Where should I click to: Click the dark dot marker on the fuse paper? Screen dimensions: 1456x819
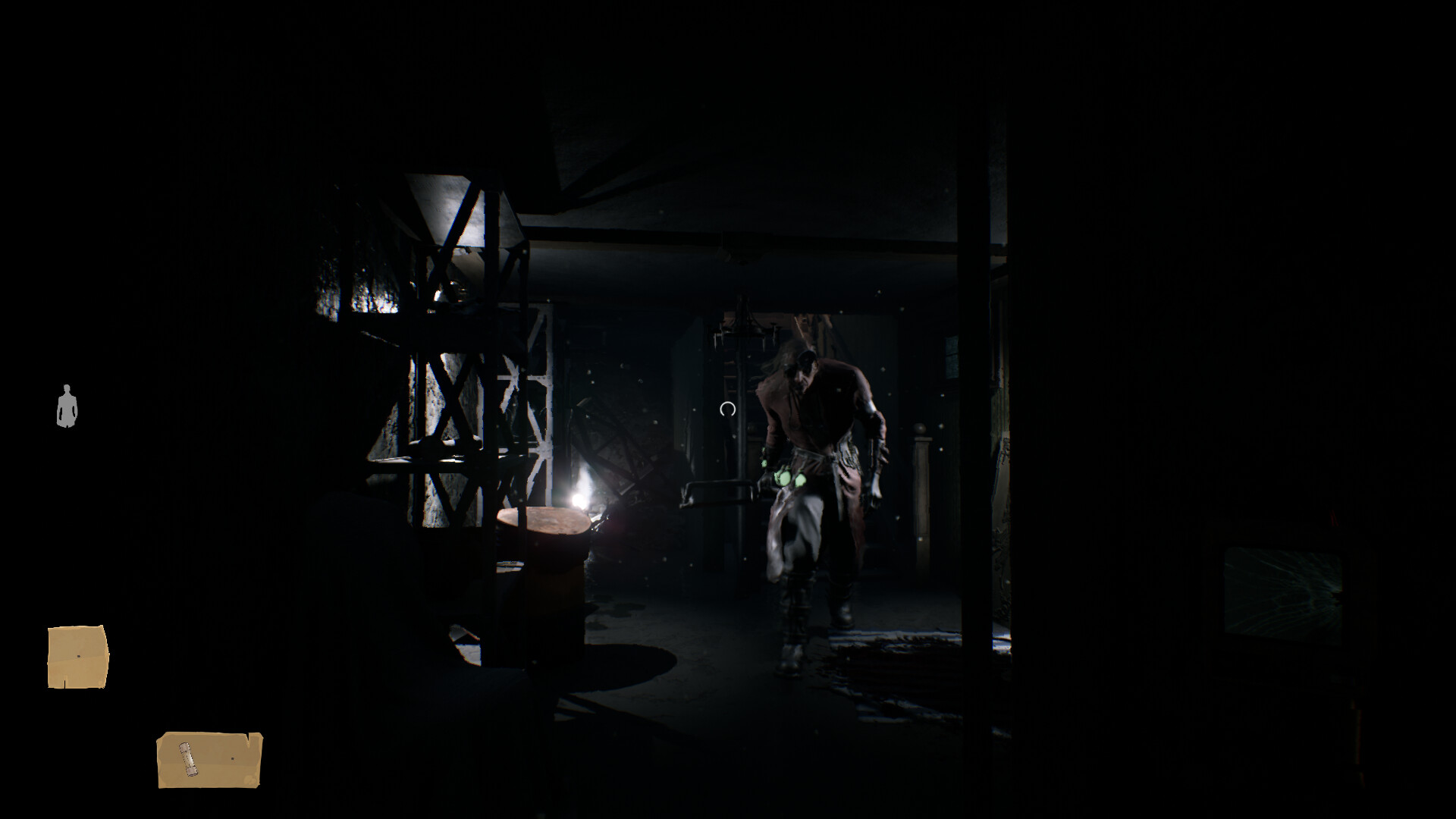coord(233,758)
